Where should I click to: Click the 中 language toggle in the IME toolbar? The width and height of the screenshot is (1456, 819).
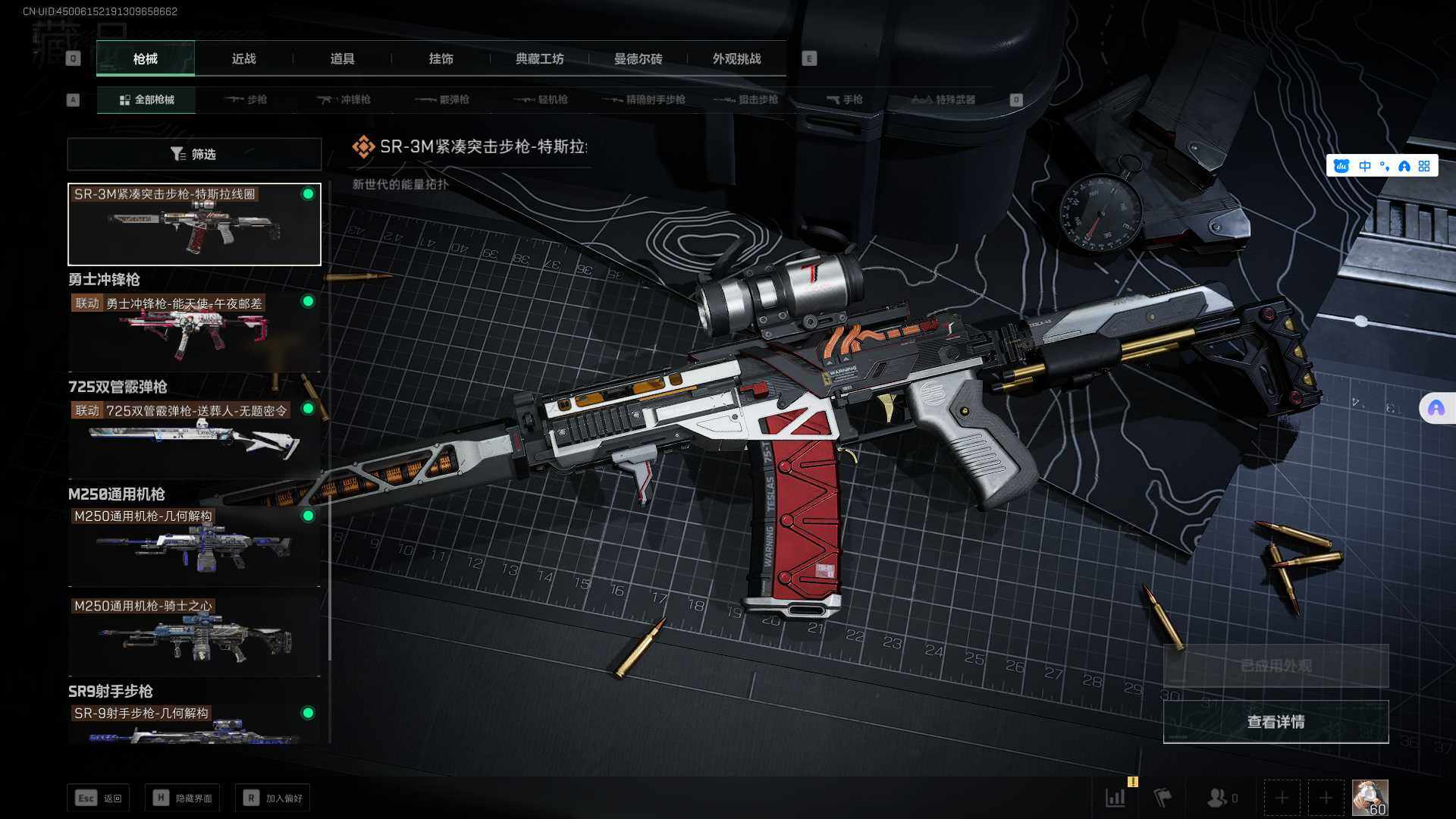pyautogui.click(x=1365, y=166)
